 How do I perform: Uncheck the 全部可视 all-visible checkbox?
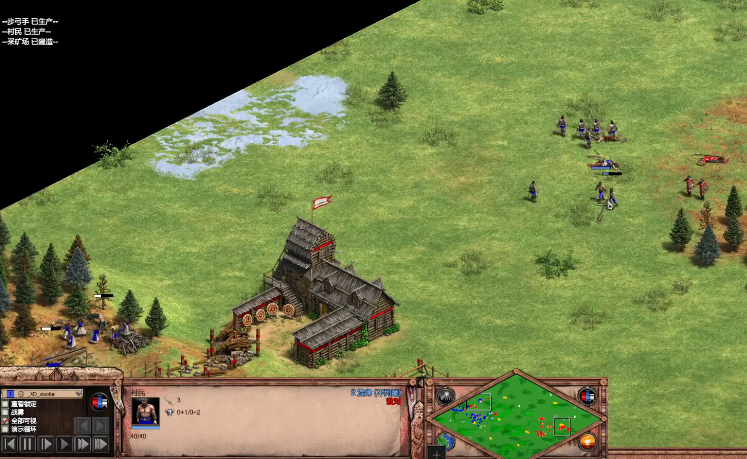pyautogui.click(x=5, y=420)
